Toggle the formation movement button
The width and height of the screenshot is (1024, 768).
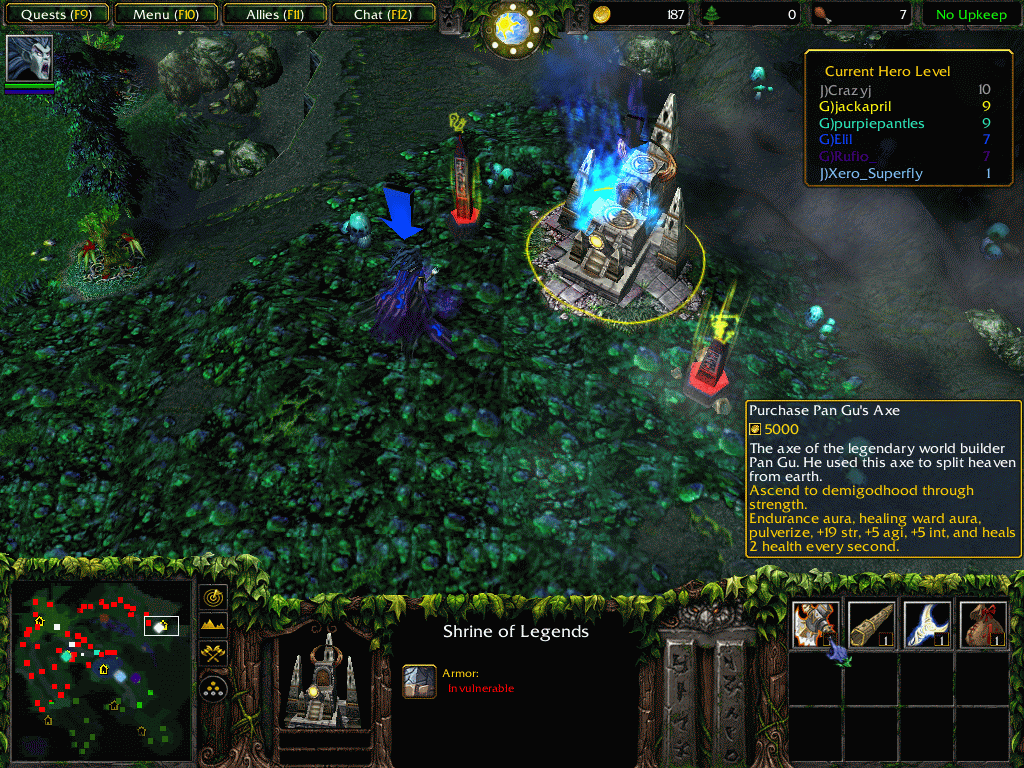click(213, 688)
